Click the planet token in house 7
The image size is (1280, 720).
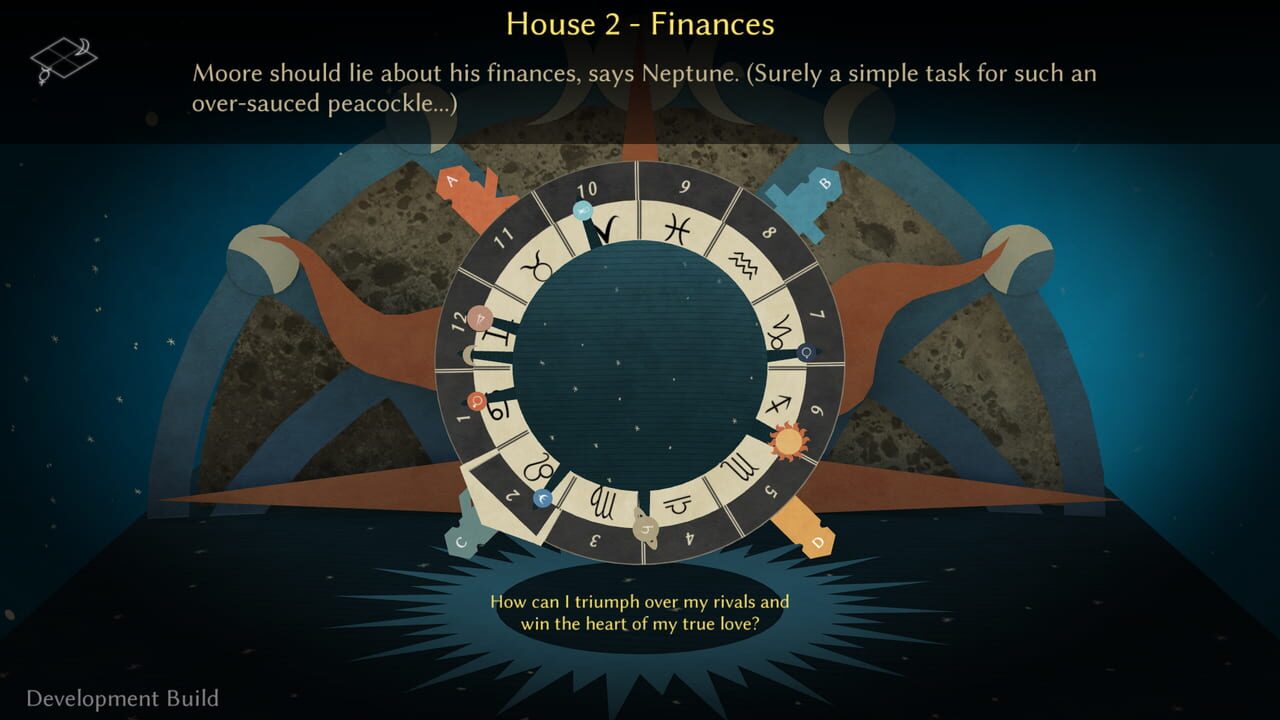pos(807,352)
